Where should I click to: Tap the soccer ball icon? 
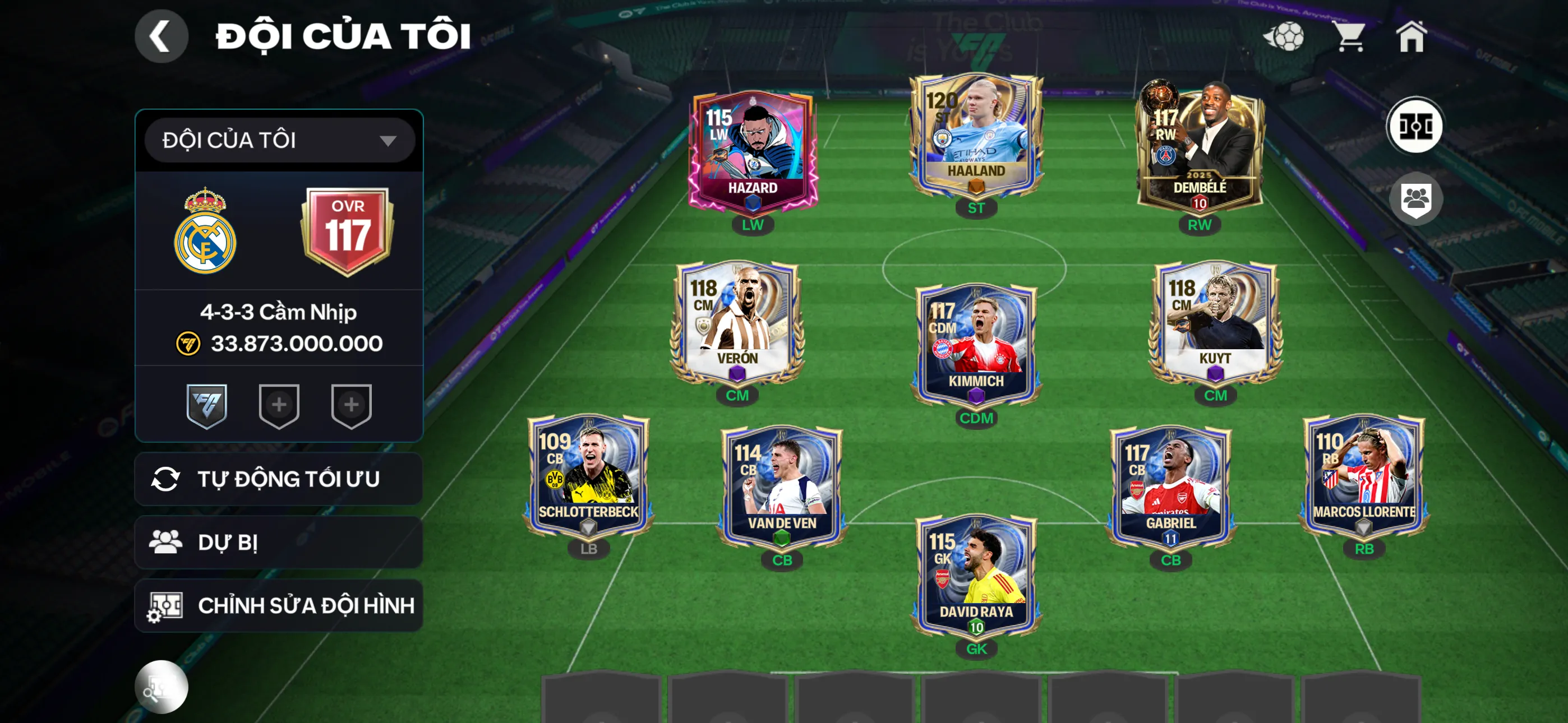point(1284,36)
